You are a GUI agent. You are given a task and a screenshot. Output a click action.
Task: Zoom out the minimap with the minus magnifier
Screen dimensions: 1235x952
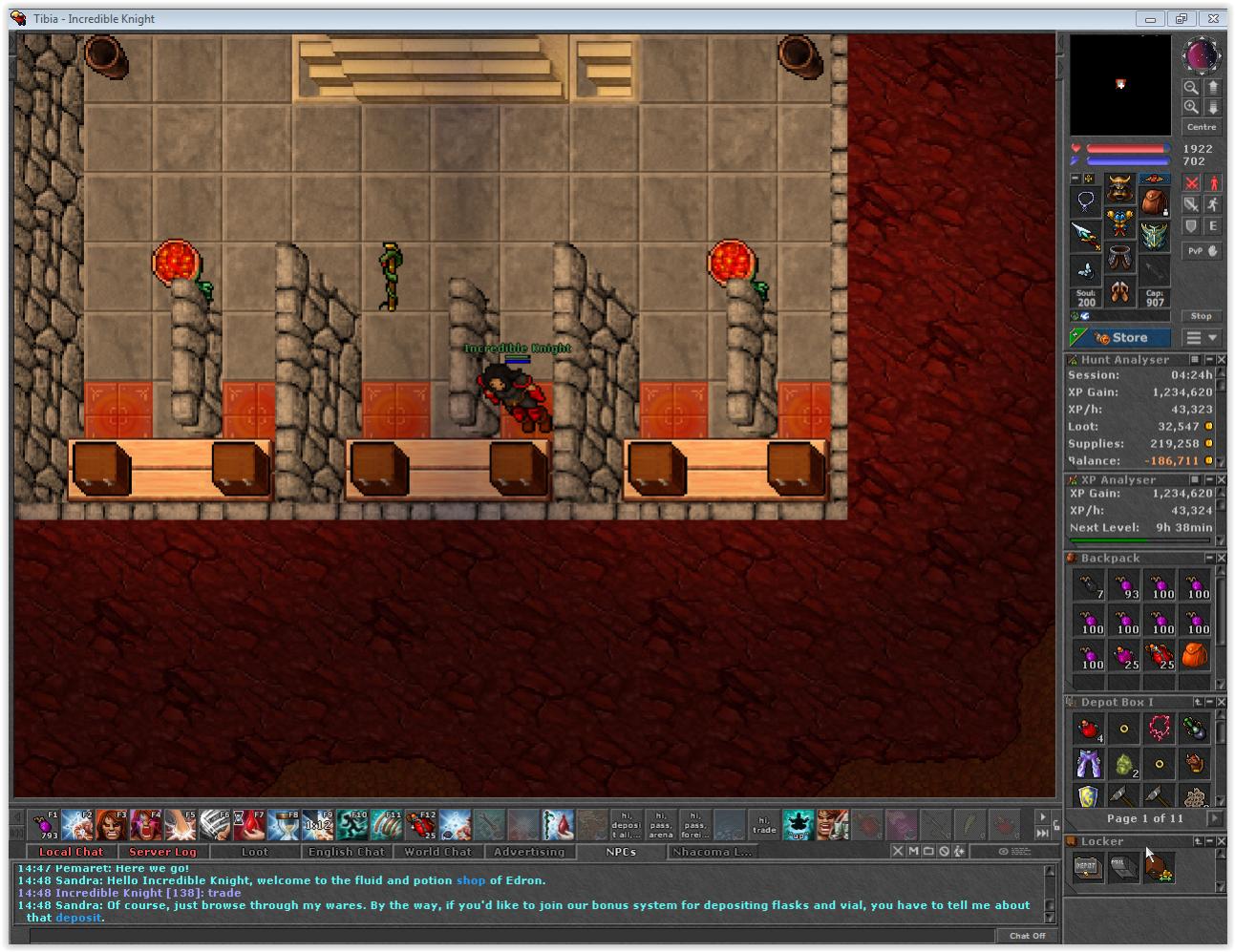click(x=1191, y=87)
